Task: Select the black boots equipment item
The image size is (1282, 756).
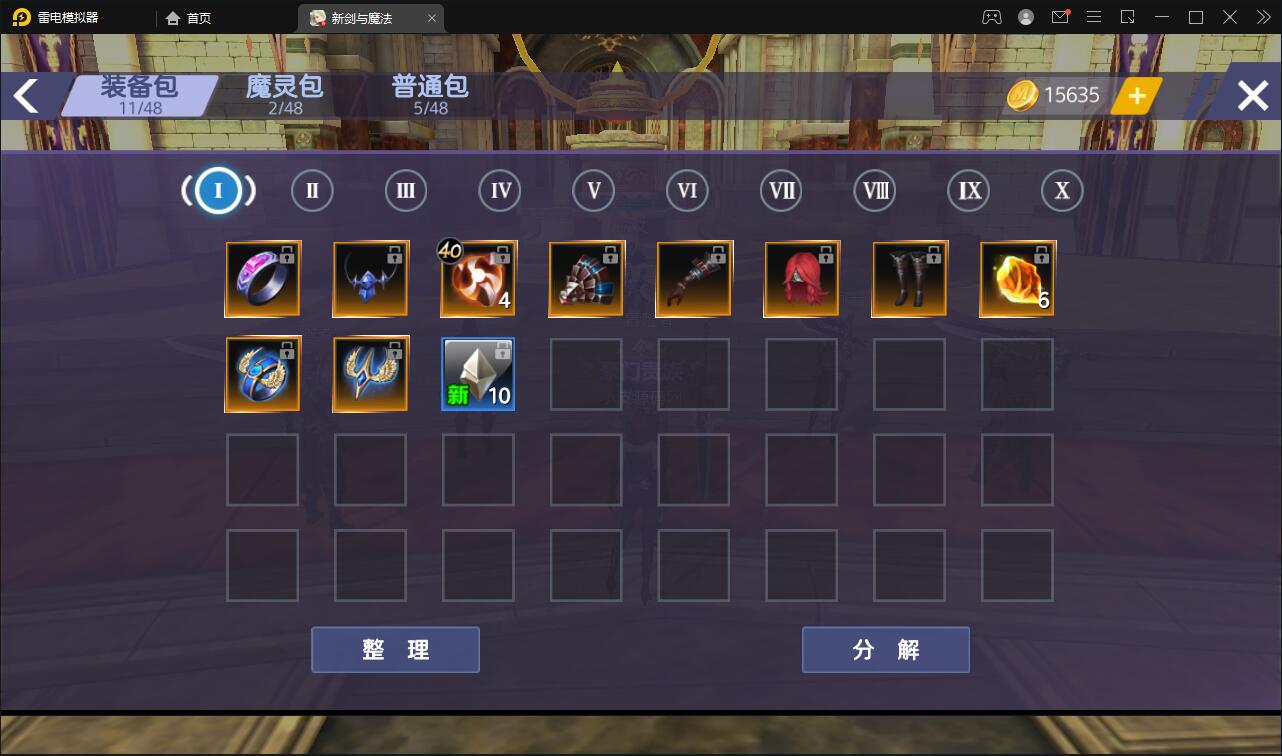Action: click(x=909, y=278)
